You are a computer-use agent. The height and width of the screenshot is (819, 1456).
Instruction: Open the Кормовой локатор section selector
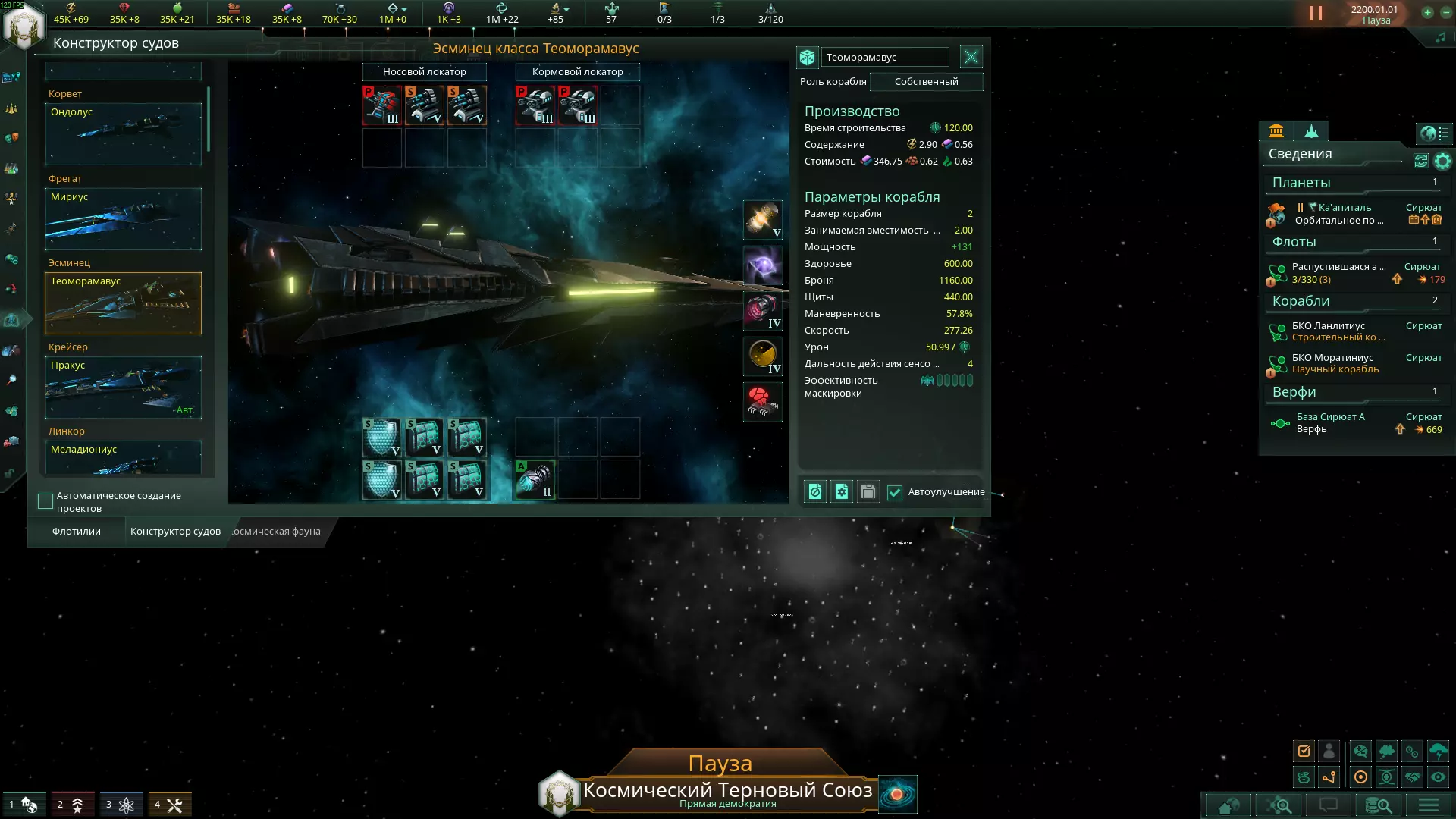pyautogui.click(x=577, y=72)
